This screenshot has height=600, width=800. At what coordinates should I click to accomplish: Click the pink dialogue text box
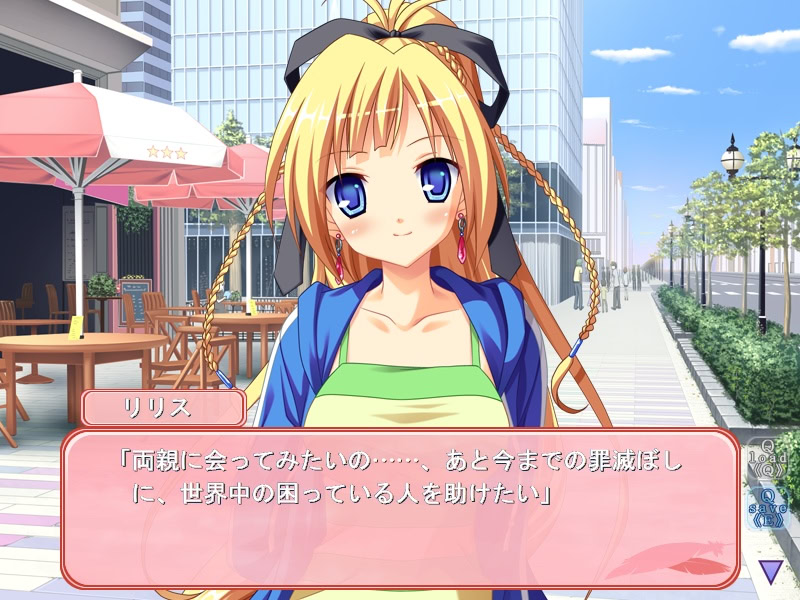pyautogui.click(x=400, y=508)
